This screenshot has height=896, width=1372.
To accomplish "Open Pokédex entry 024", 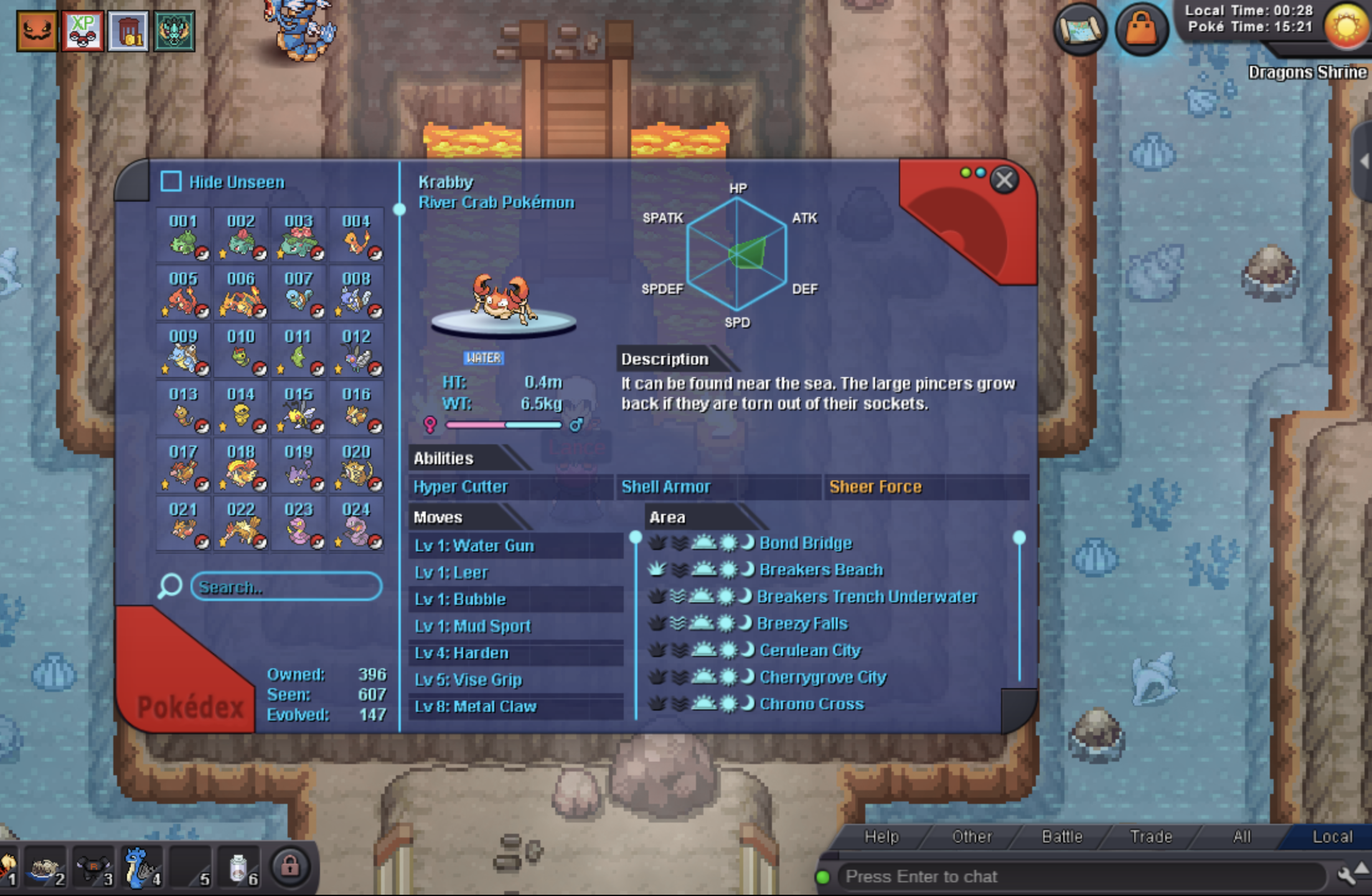I will pyautogui.click(x=357, y=525).
